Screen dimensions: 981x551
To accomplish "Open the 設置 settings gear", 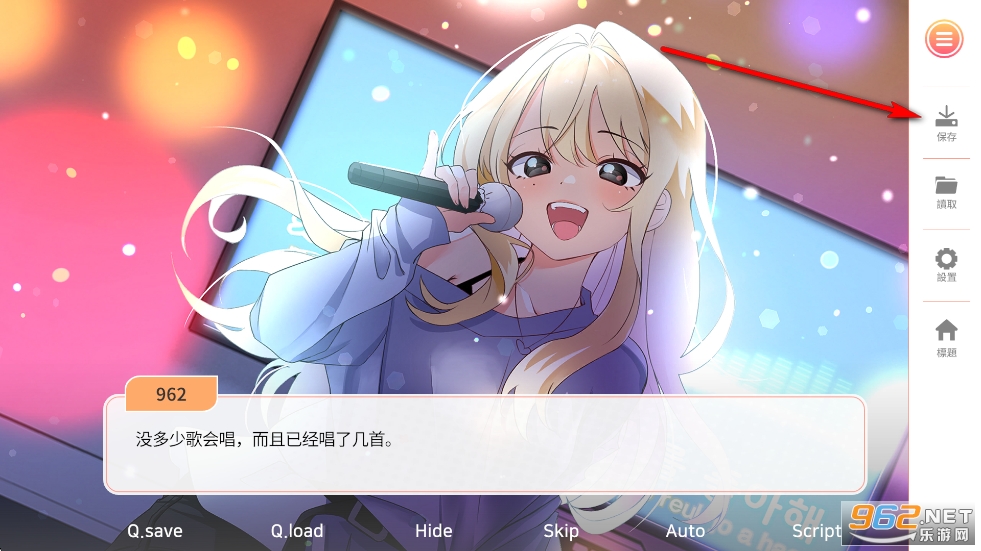I will coord(946,265).
